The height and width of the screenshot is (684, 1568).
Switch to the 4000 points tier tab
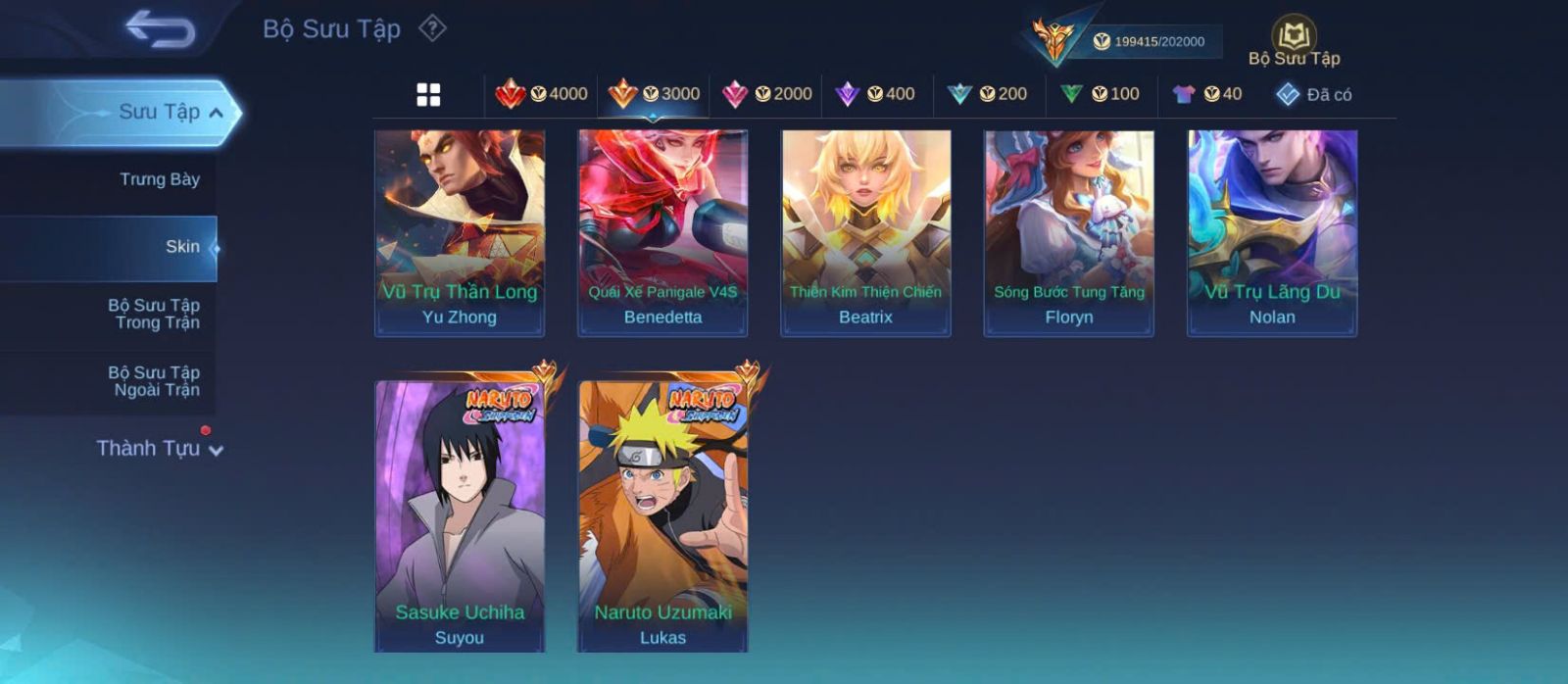[541, 94]
